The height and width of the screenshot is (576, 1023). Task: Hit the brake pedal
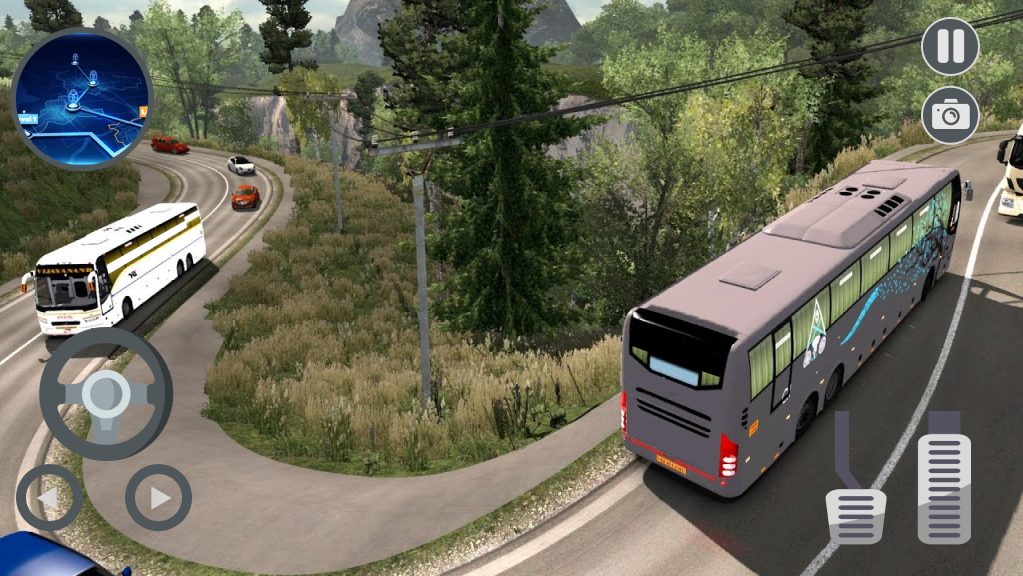click(x=856, y=513)
